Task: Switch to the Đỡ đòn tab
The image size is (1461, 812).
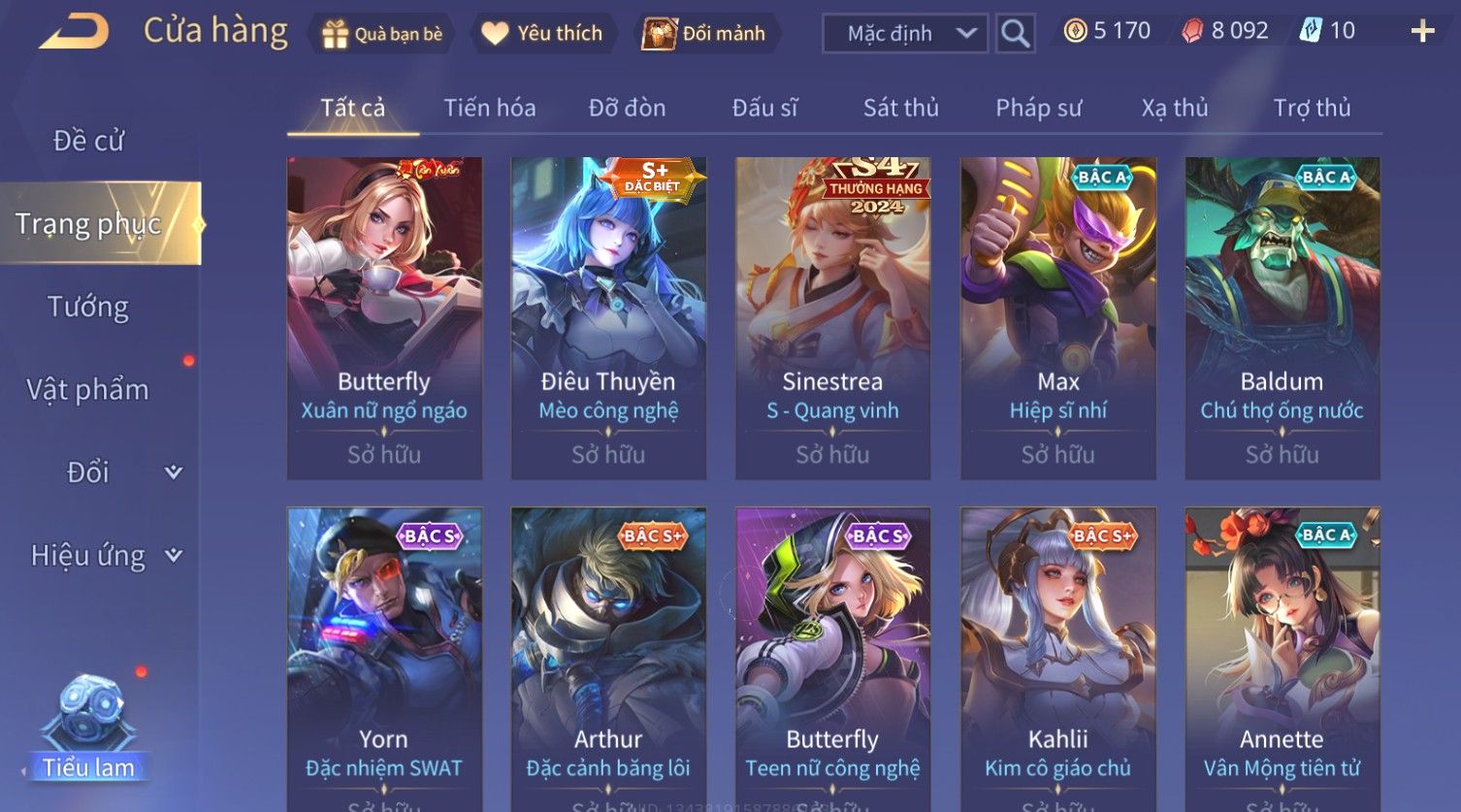Action: click(627, 108)
